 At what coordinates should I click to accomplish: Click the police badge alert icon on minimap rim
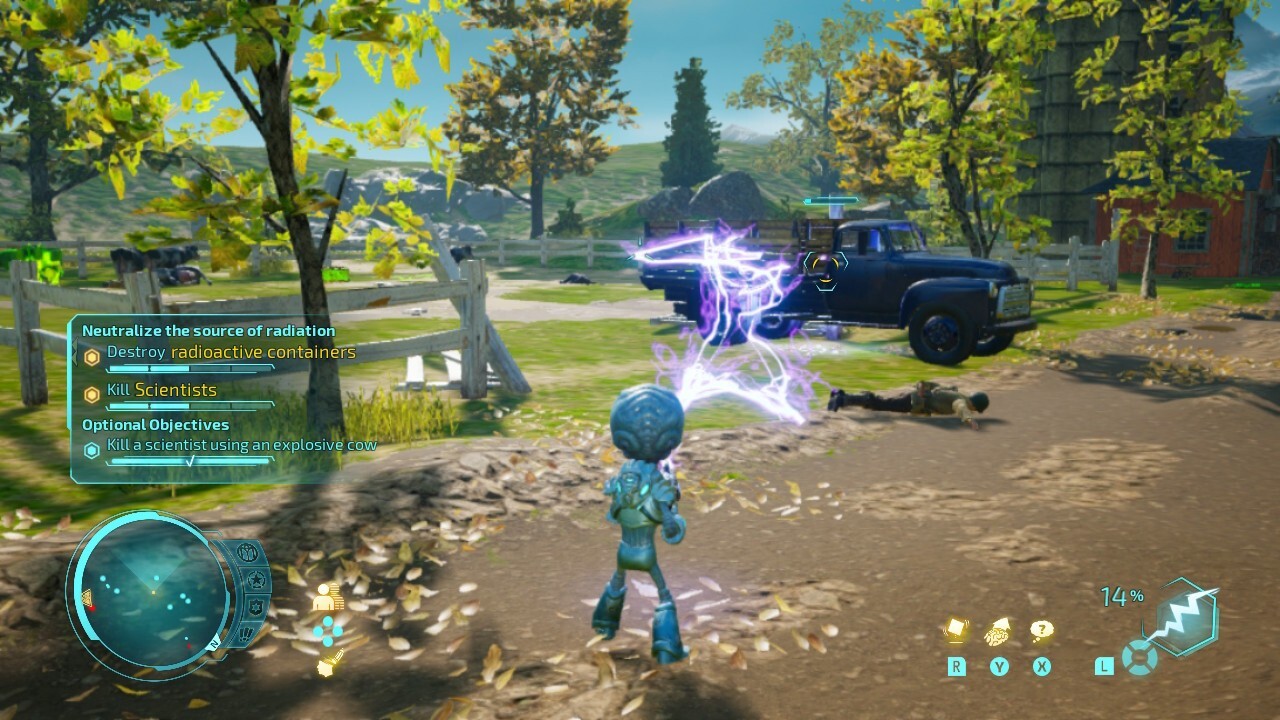256,607
